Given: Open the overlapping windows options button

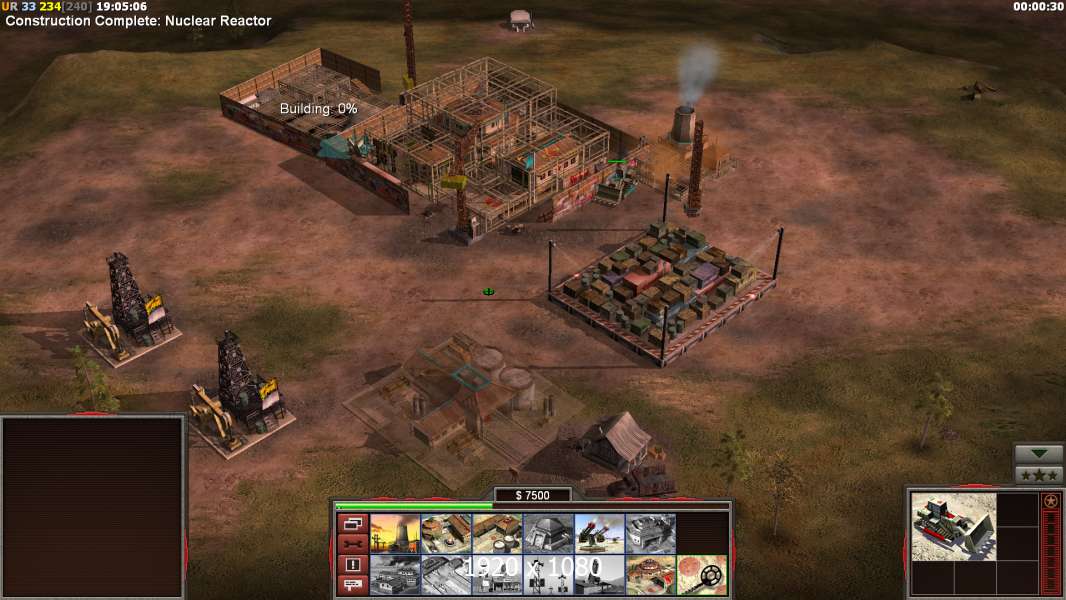Looking at the screenshot, I should pos(352,523).
